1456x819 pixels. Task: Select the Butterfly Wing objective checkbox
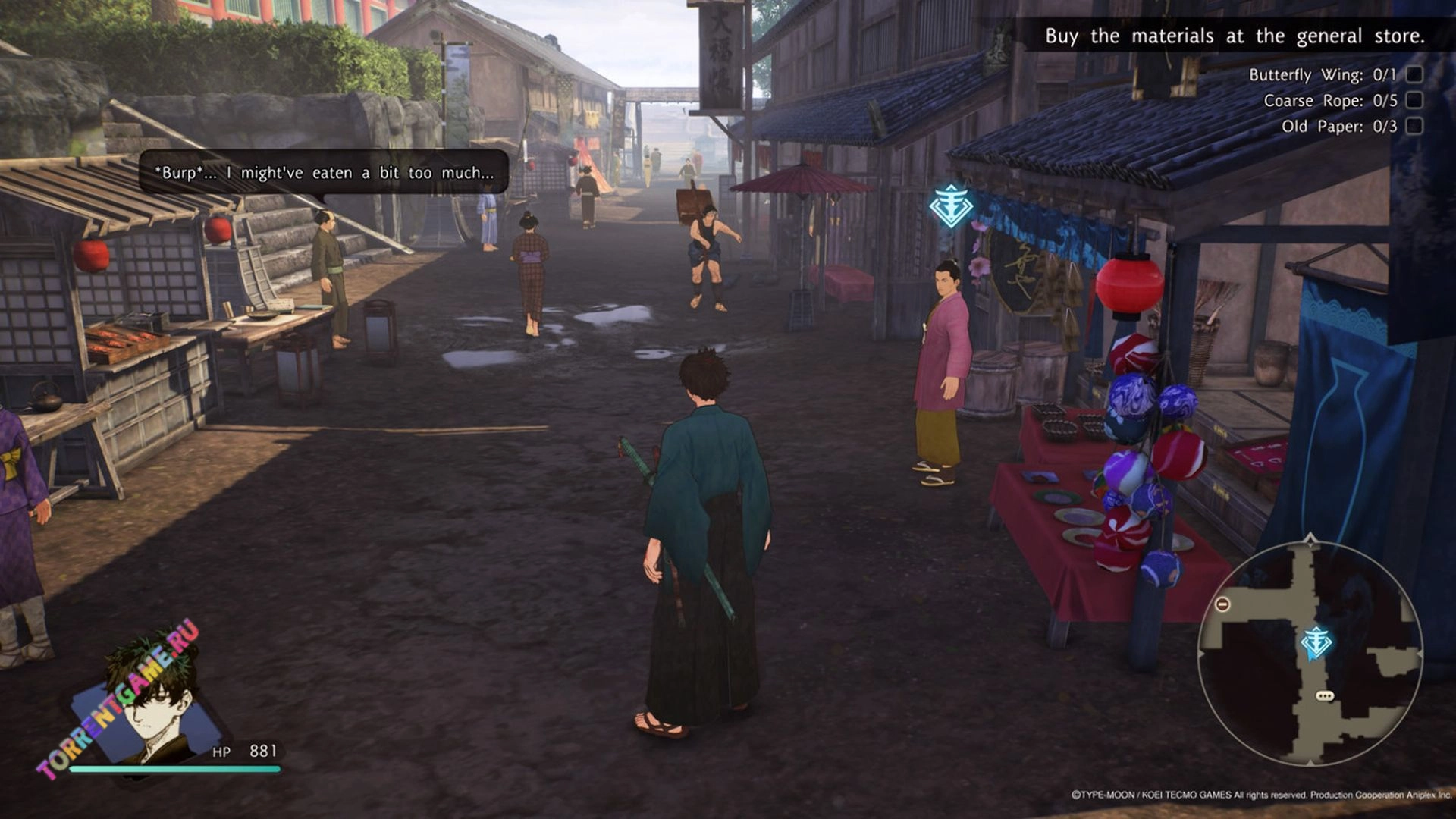[1414, 74]
